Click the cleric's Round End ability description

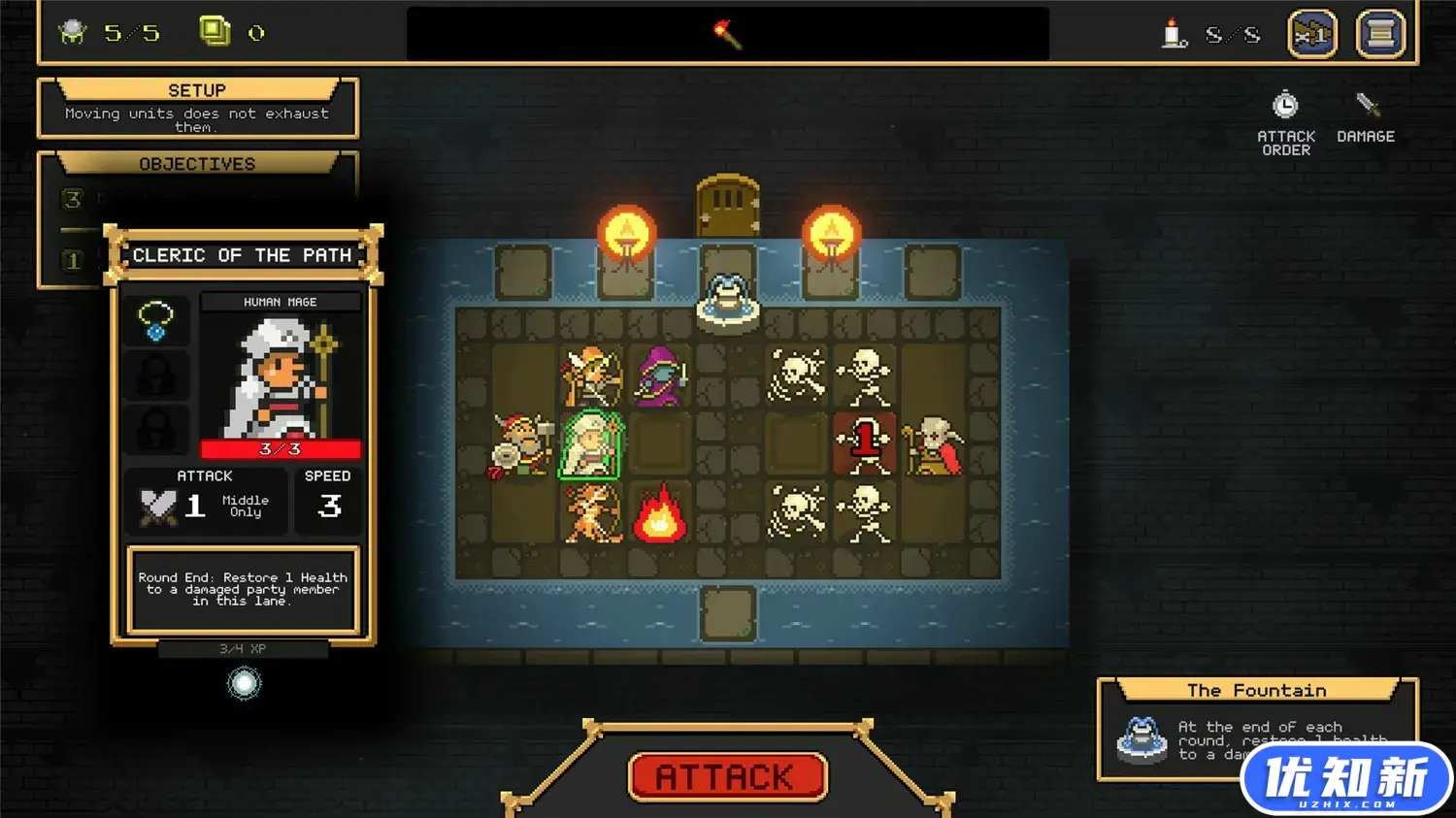click(x=243, y=589)
